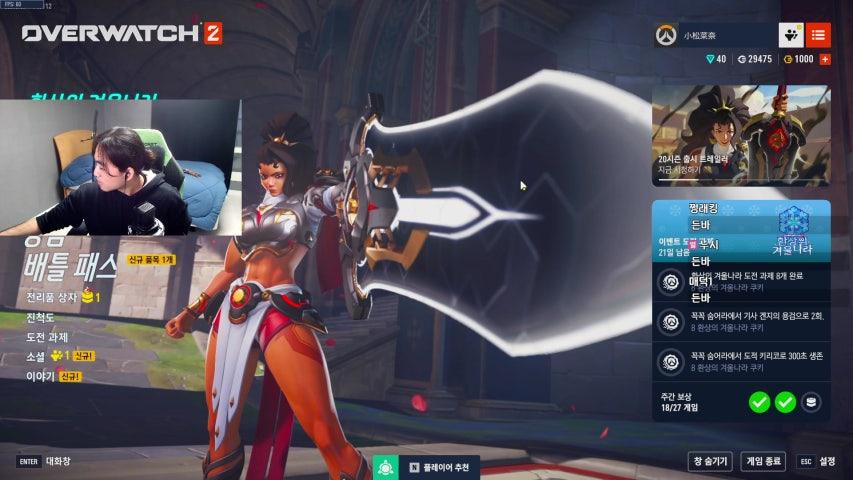The image size is (853, 480).
Task: Click the 게임 종료 exit game button
Action: pyautogui.click(x=763, y=461)
